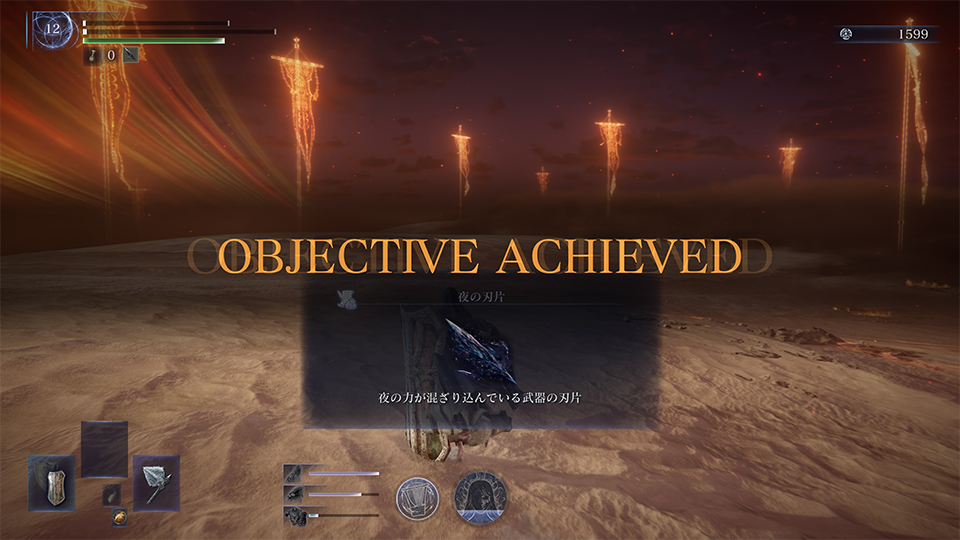Click the item type icon in popup header
The image size is (960, 540).
point(347,297)
